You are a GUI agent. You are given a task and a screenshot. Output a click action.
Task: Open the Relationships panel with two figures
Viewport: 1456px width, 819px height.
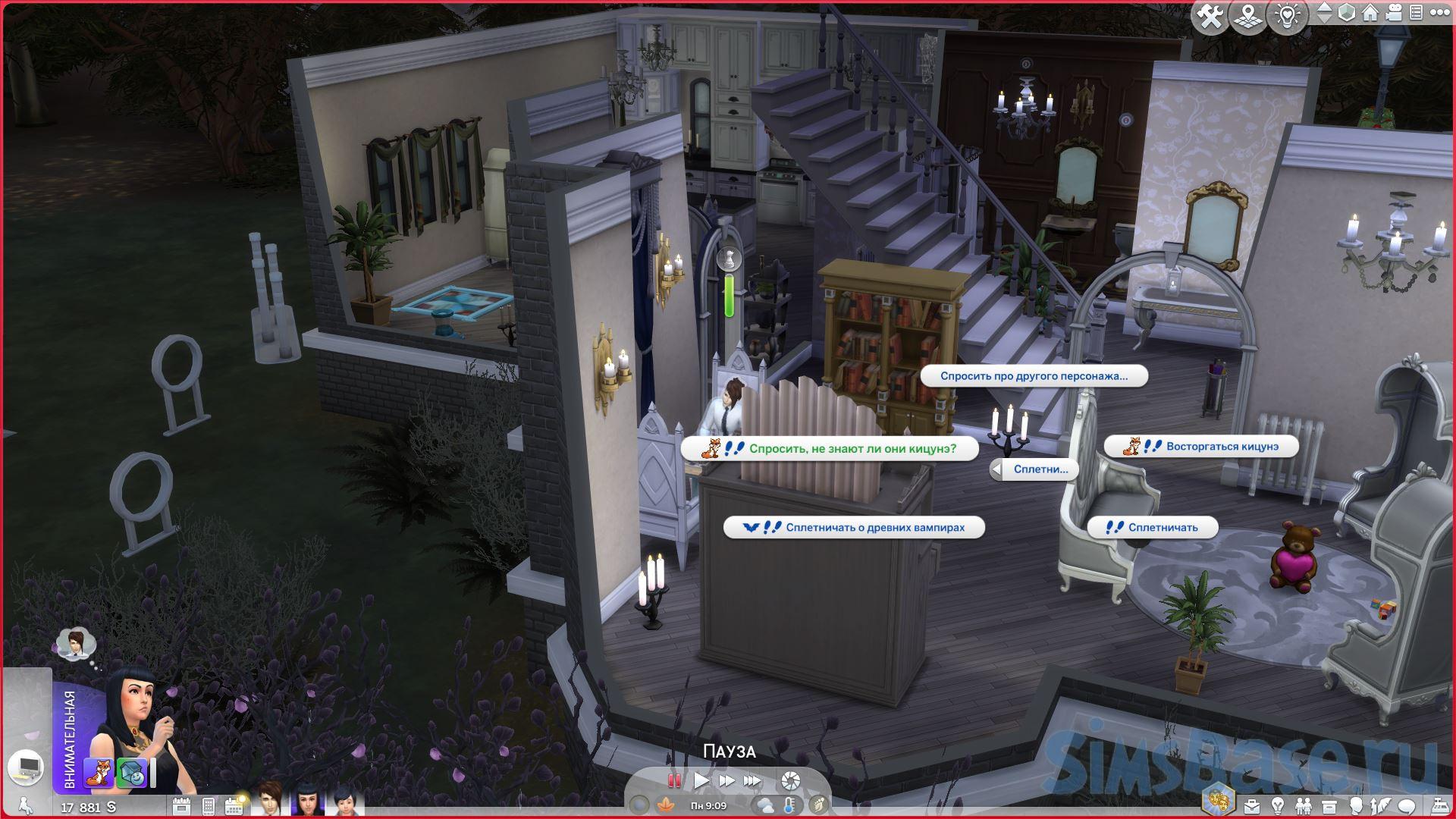[x=1303, y=805]
